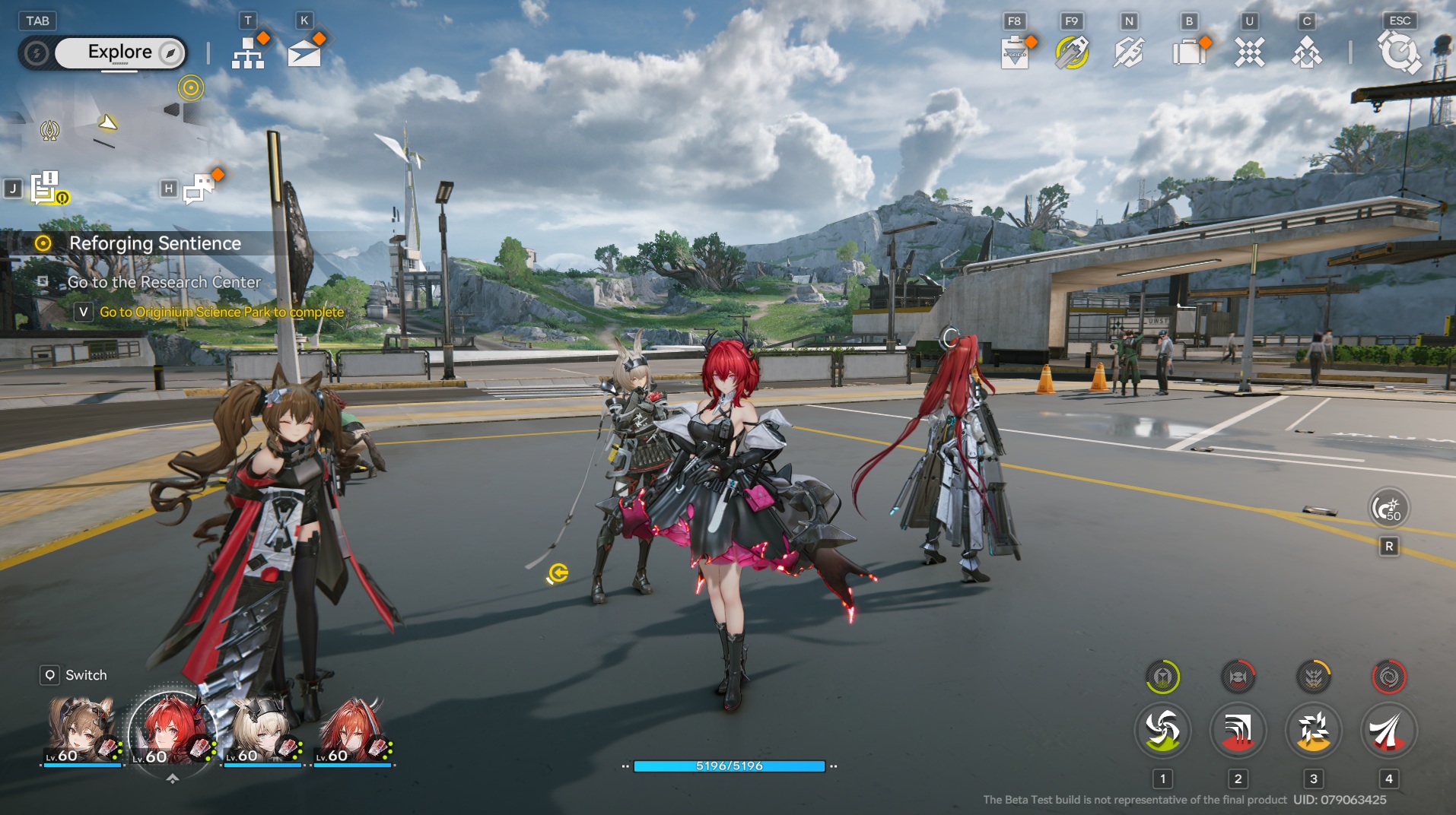Open the mail envelope icon
1456x815 pixels.
point(304,53)
